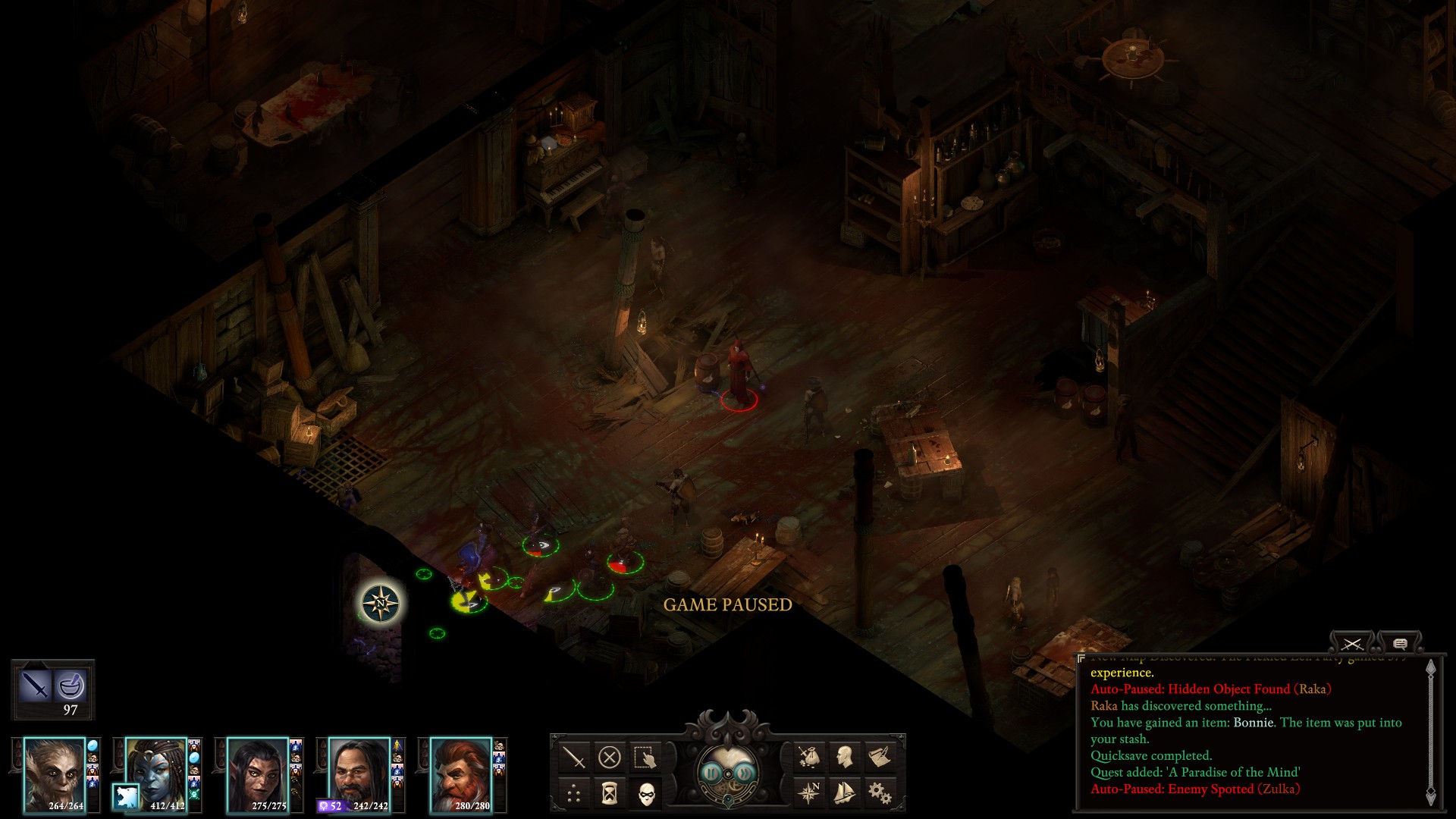1456x819 pixels.
Task: Open the area map compass icon
Action: coord(808,793)
